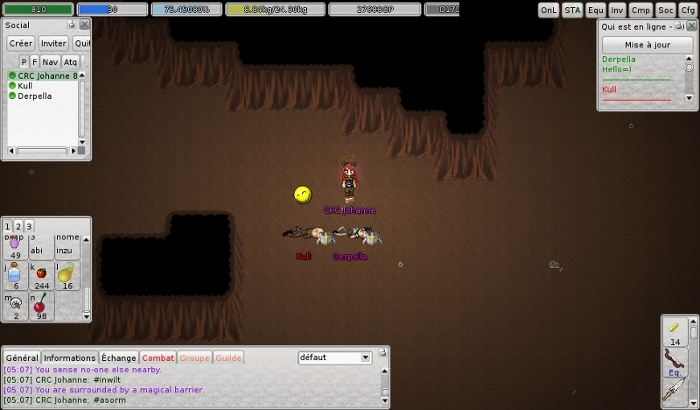Close the Qui est en ligne window
The image size is (700, 410).
[x=691, y=26]
